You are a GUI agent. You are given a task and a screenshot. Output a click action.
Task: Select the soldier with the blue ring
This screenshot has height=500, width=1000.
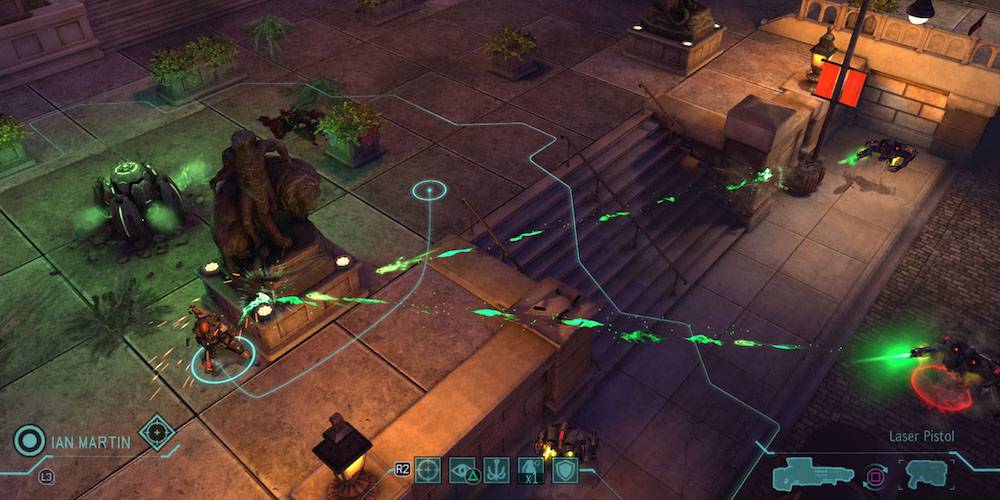[215, 345]
